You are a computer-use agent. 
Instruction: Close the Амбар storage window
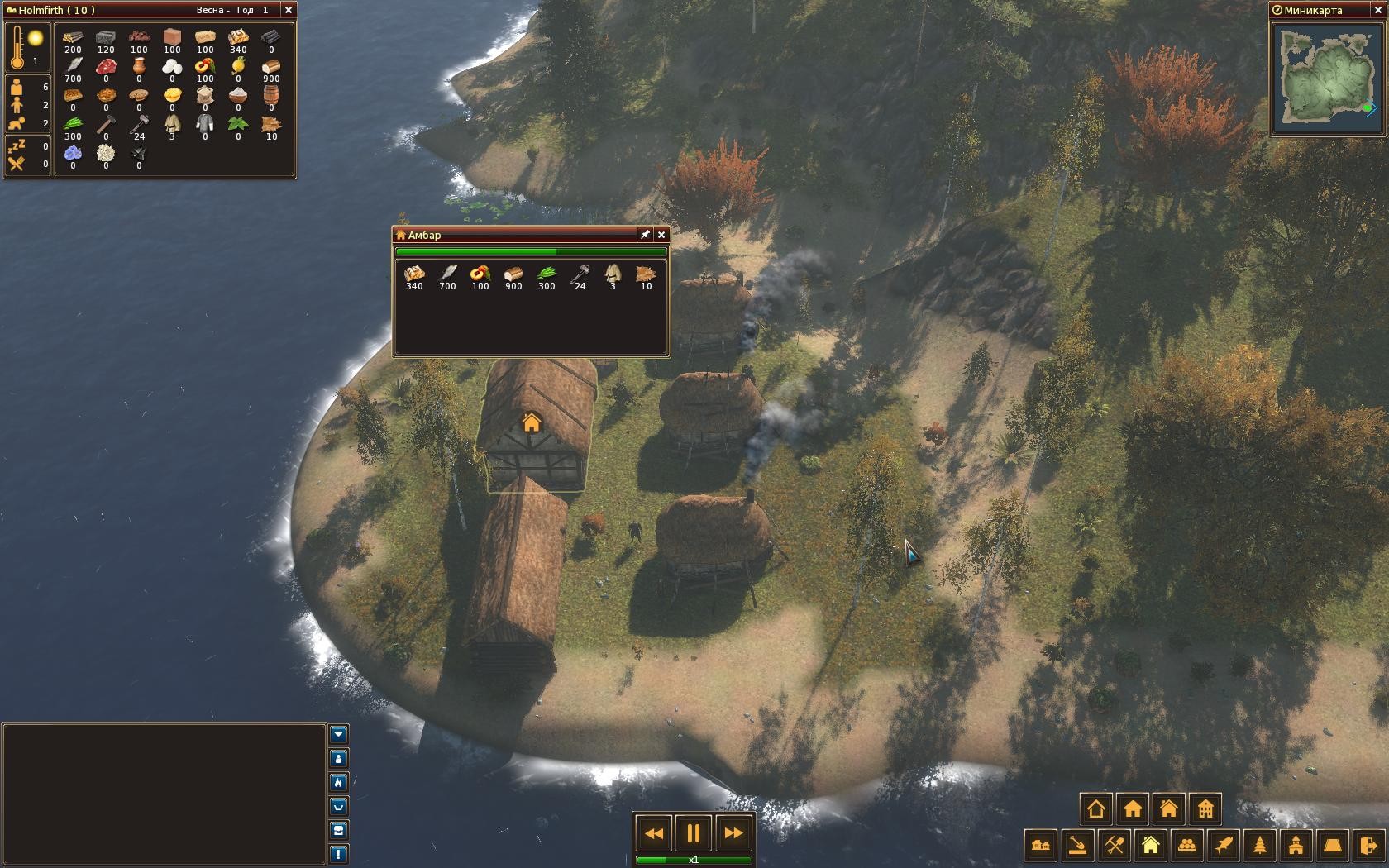pyautogui.click(x=661, y=235)
